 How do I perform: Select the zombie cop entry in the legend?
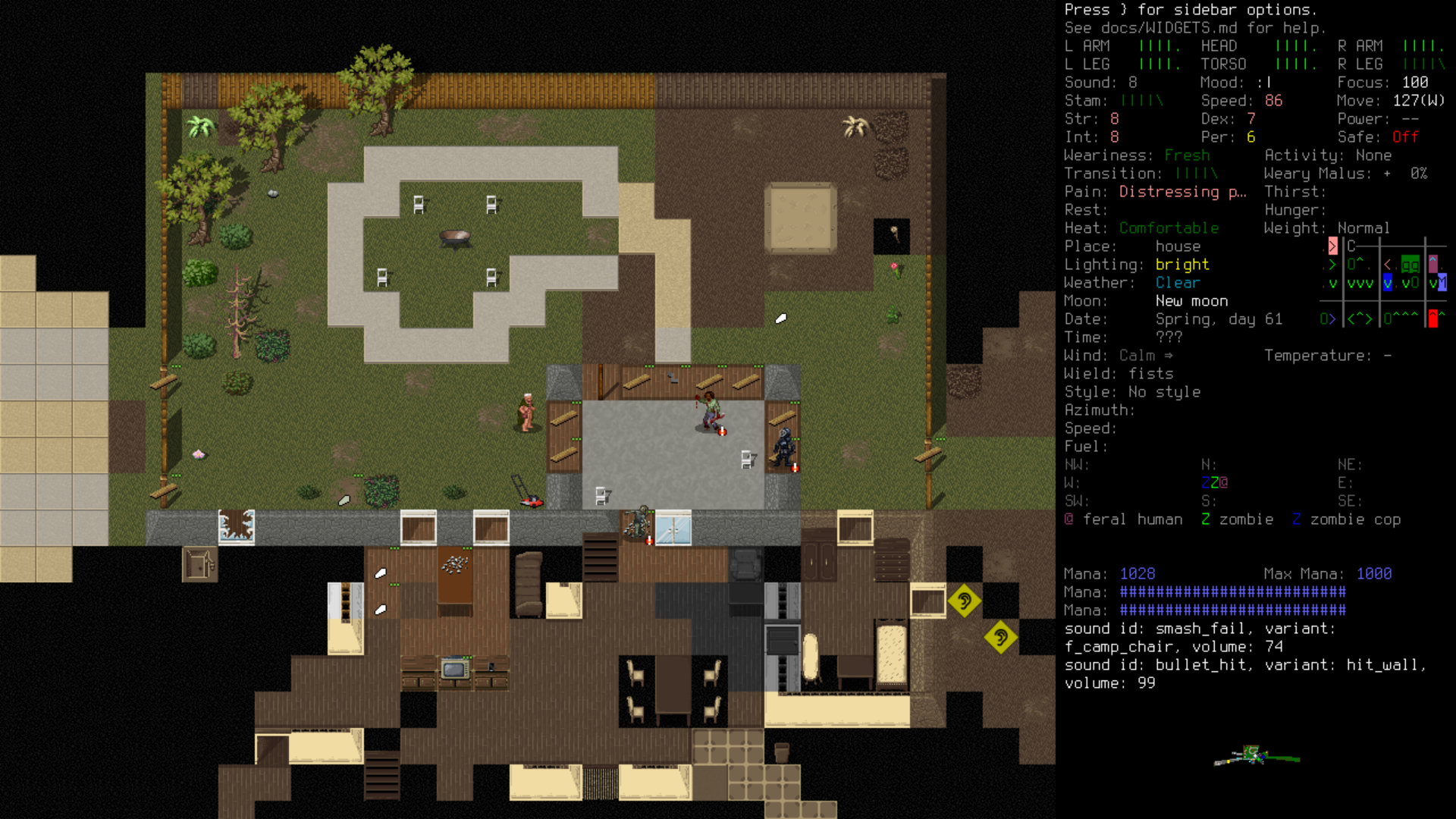pyautogui.click(x=1347, y=519)
